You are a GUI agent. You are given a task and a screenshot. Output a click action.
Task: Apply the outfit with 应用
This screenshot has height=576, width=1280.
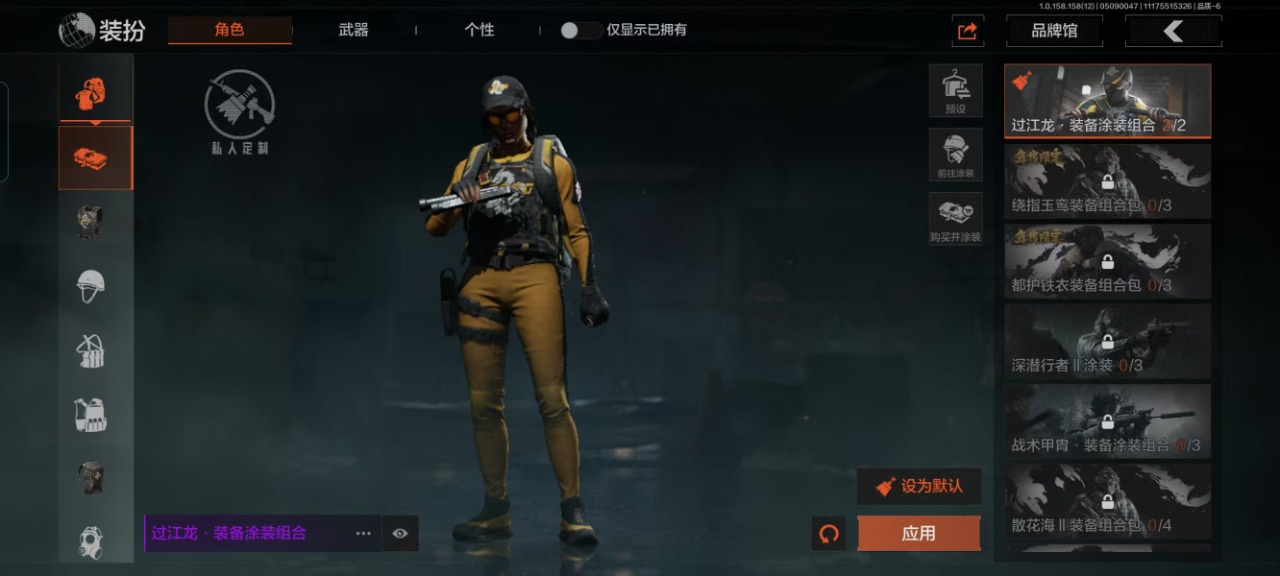coord(918,533)
